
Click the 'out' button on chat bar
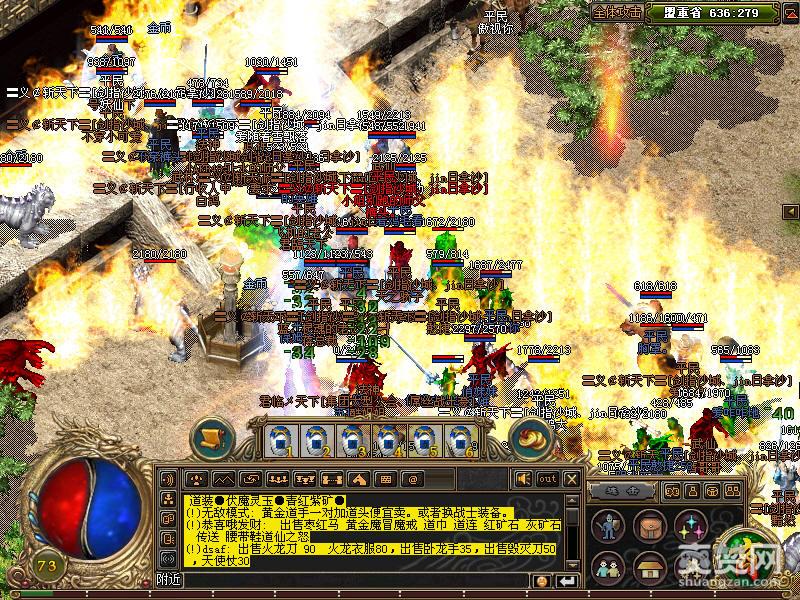click(x=547, y=479)
